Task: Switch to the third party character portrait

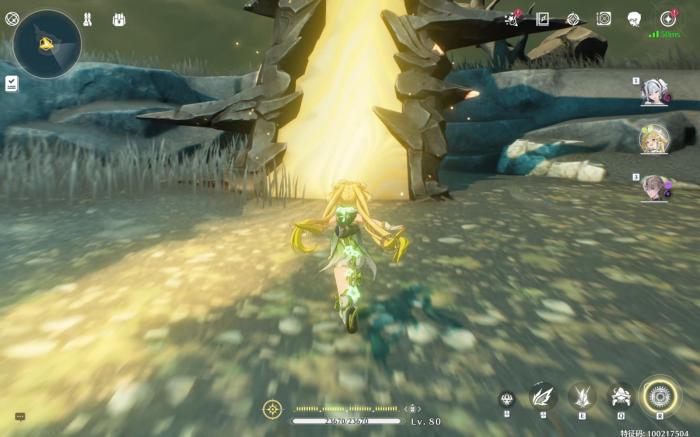Action: pos(654,187)
